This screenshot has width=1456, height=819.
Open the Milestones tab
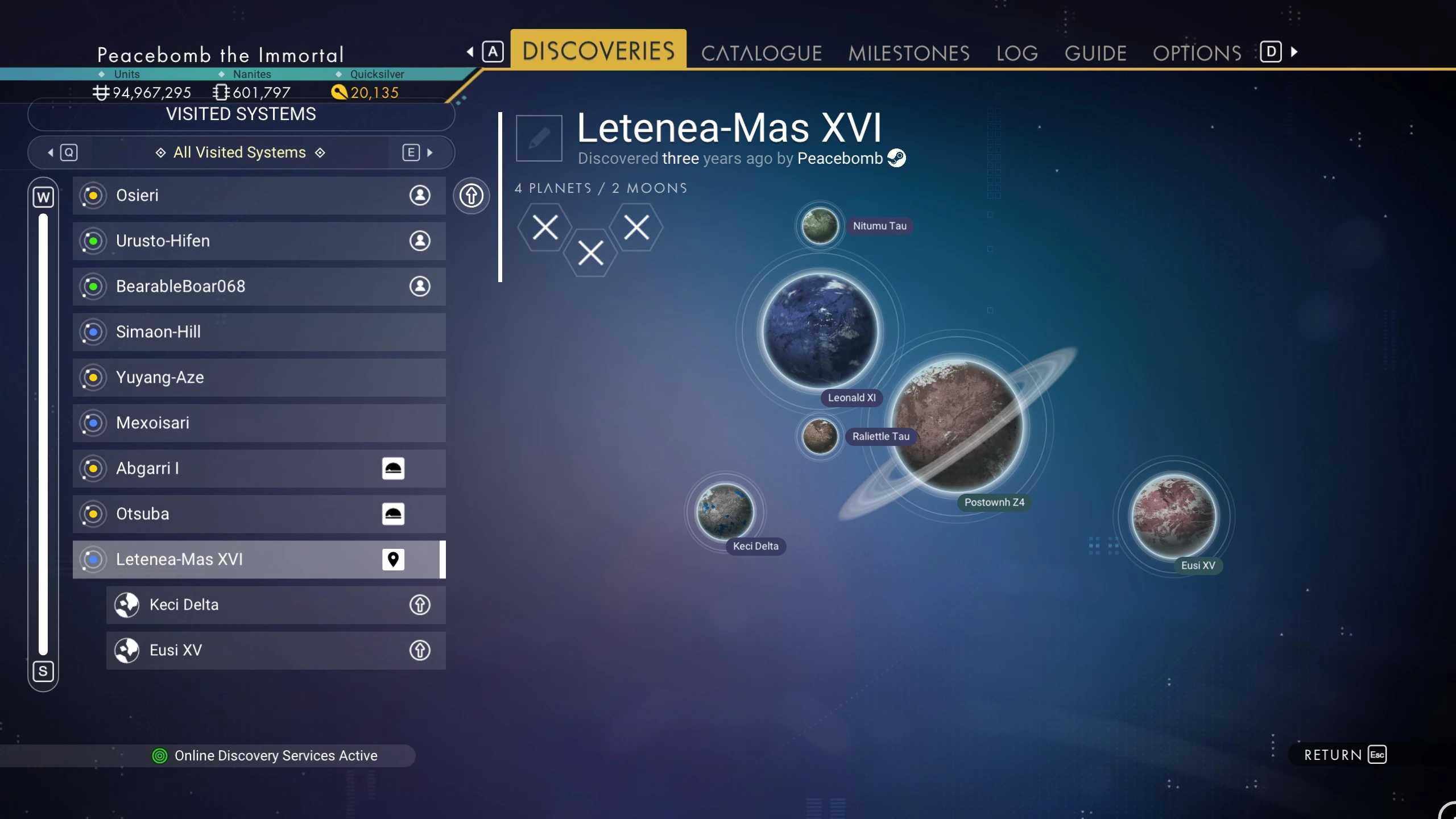(908, 53)
